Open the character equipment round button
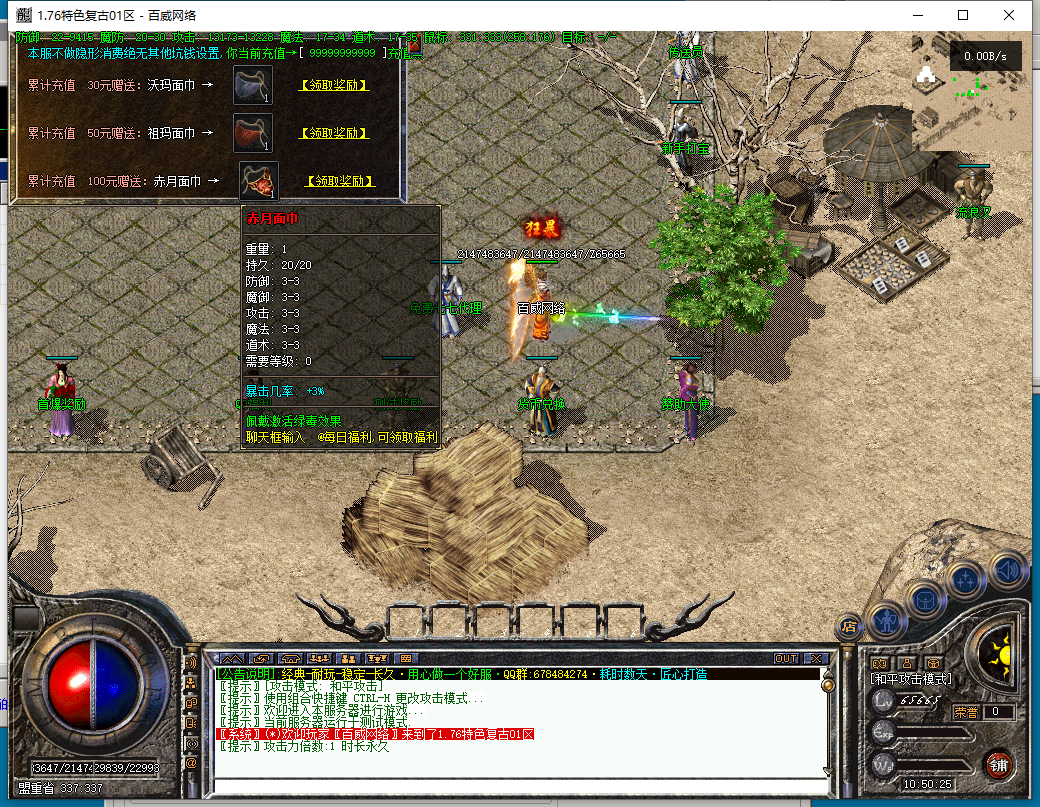Screen dimensions: 1040x807 click(886, 620)
